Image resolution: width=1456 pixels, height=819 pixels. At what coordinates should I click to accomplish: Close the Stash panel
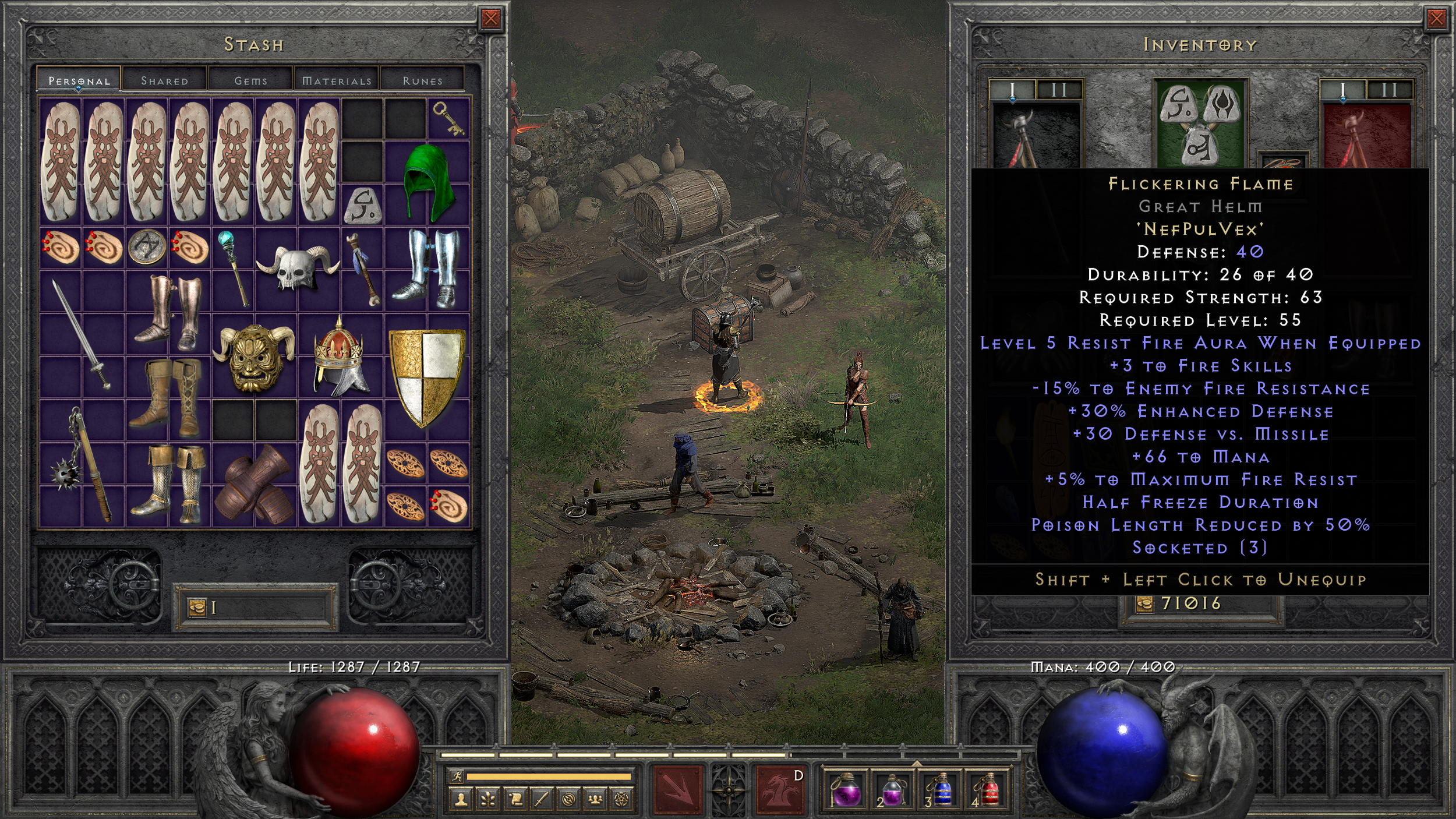[490, 19]
